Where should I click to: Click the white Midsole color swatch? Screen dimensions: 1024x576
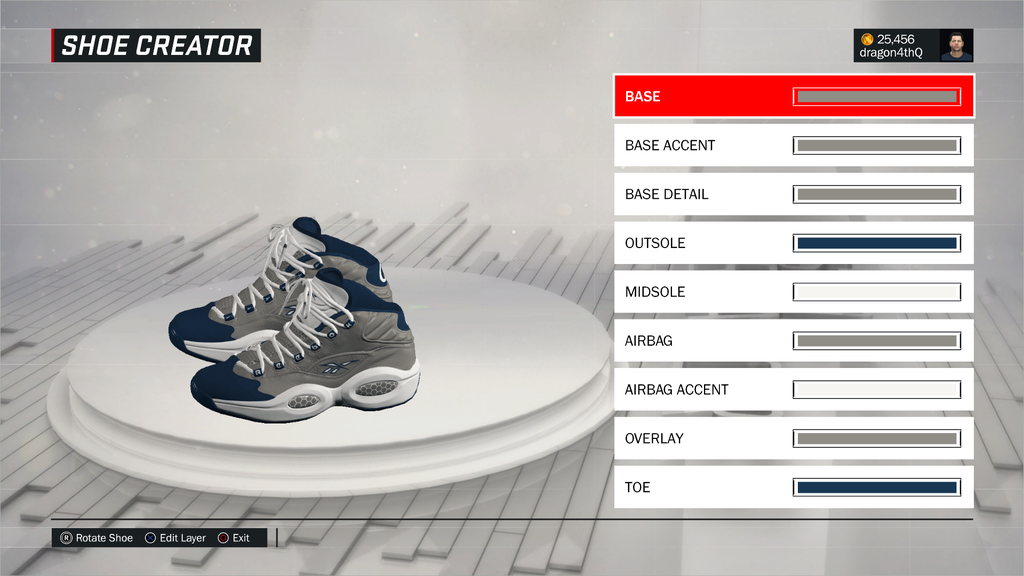(x=877, y=292)
